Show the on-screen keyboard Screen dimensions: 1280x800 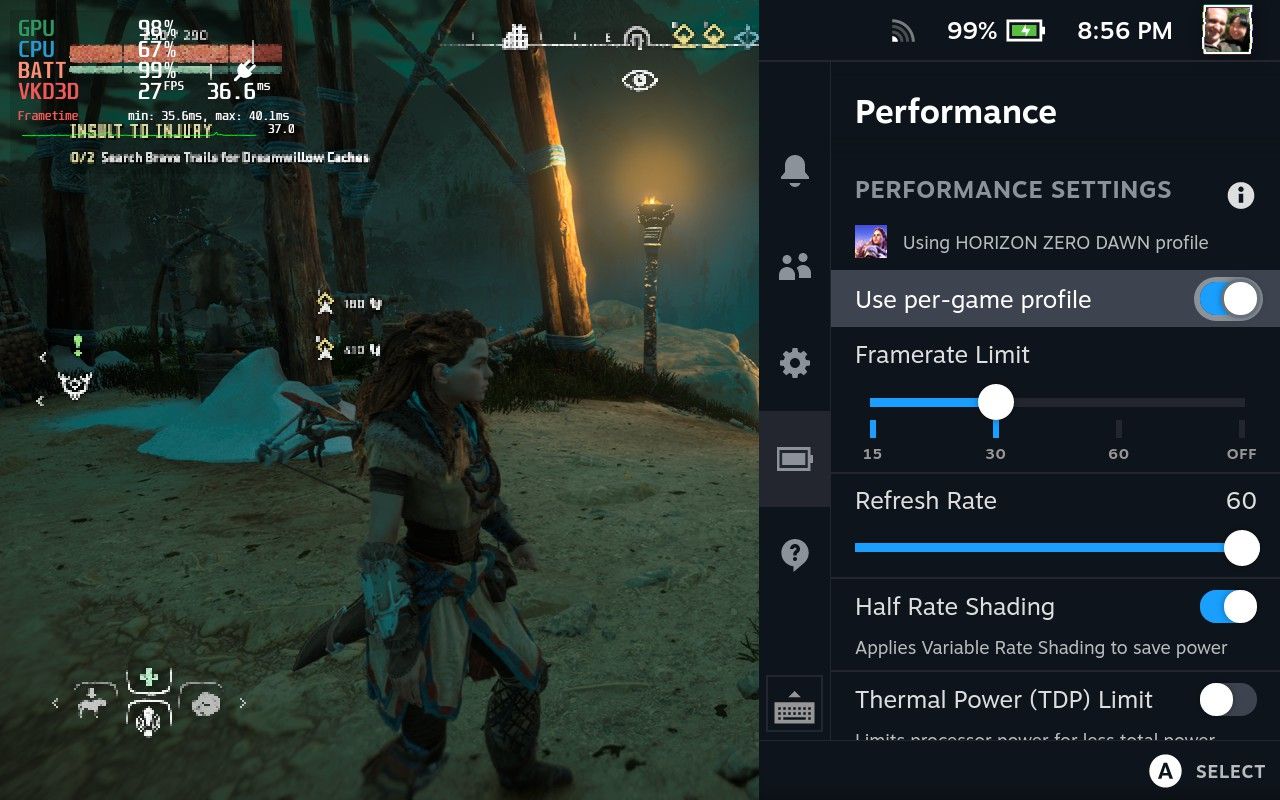pyautogui.click(x=795, y=709)
